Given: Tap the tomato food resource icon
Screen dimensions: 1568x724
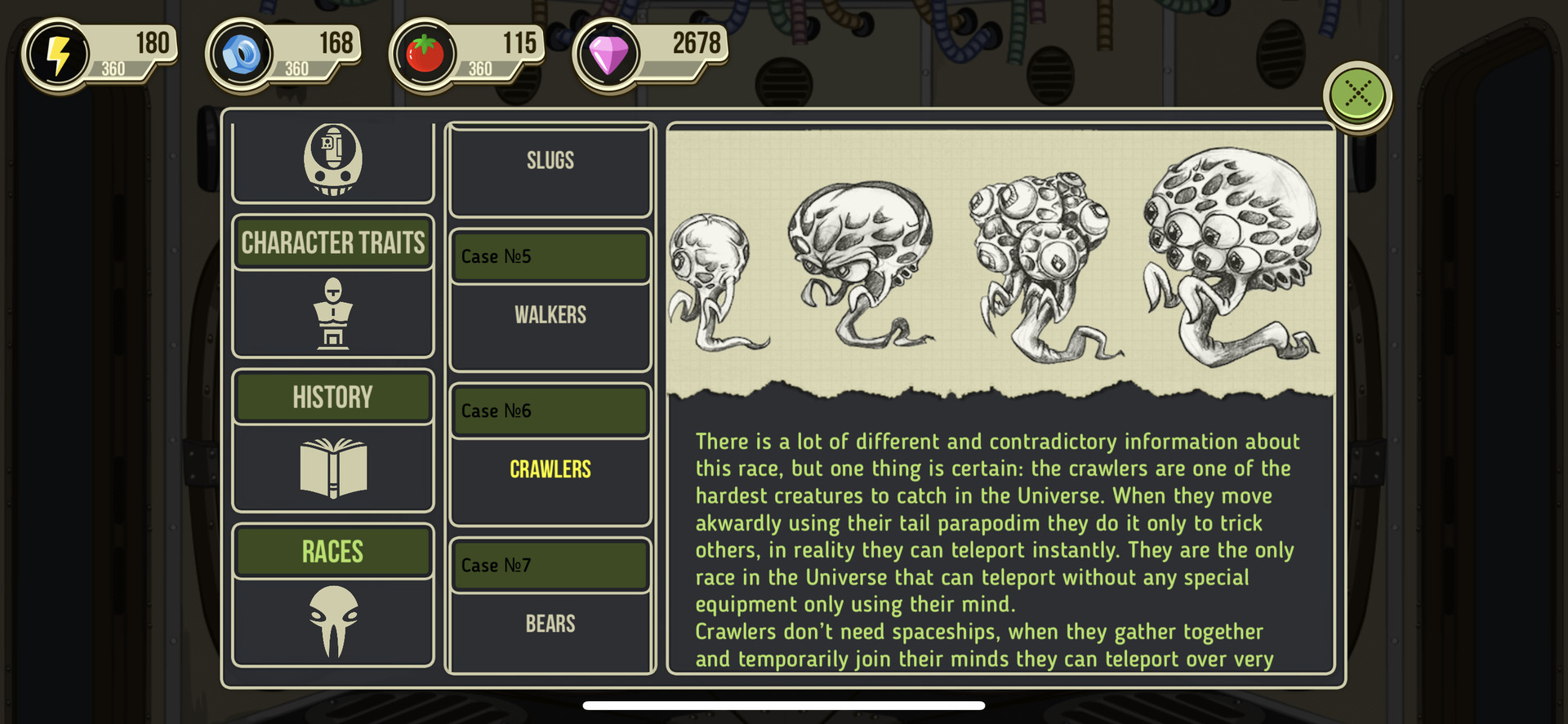Looking at the screenshot, I should 425,56.
